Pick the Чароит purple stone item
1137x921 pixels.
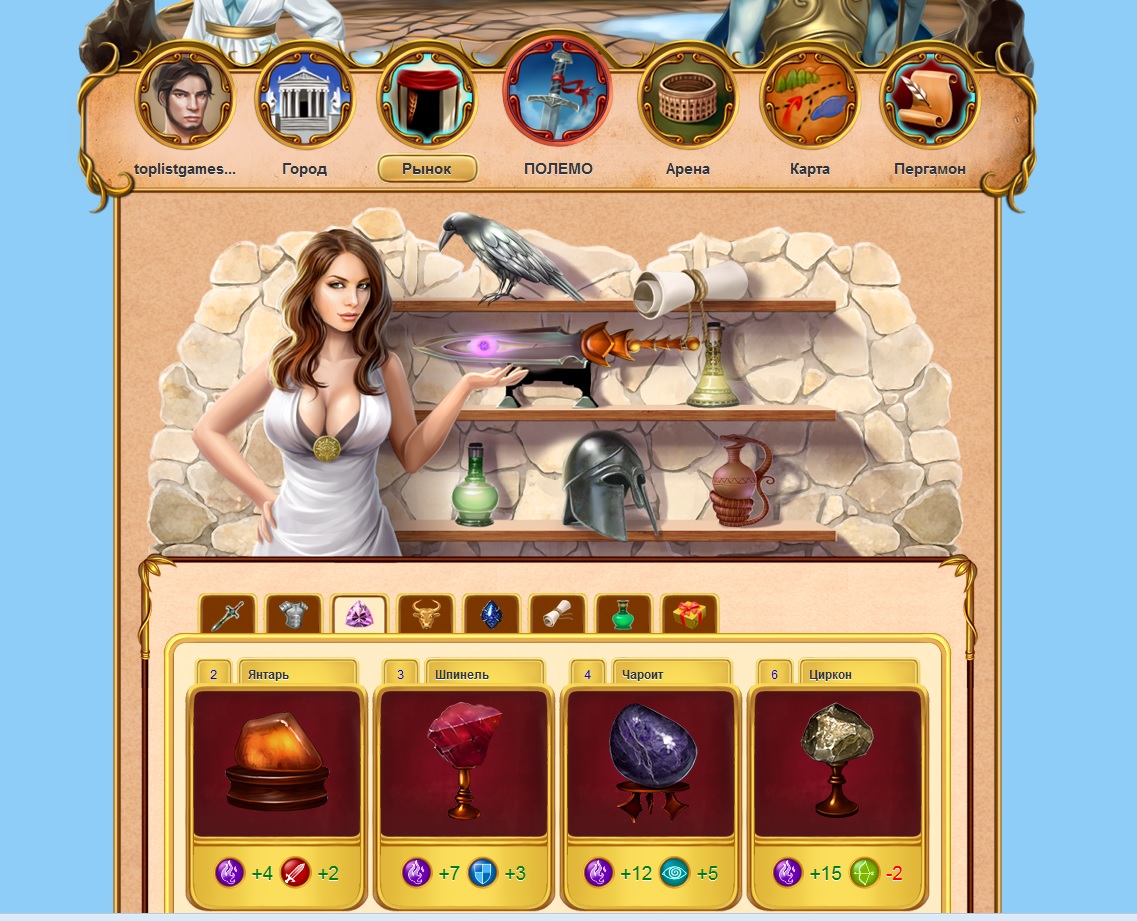(650, 762)
